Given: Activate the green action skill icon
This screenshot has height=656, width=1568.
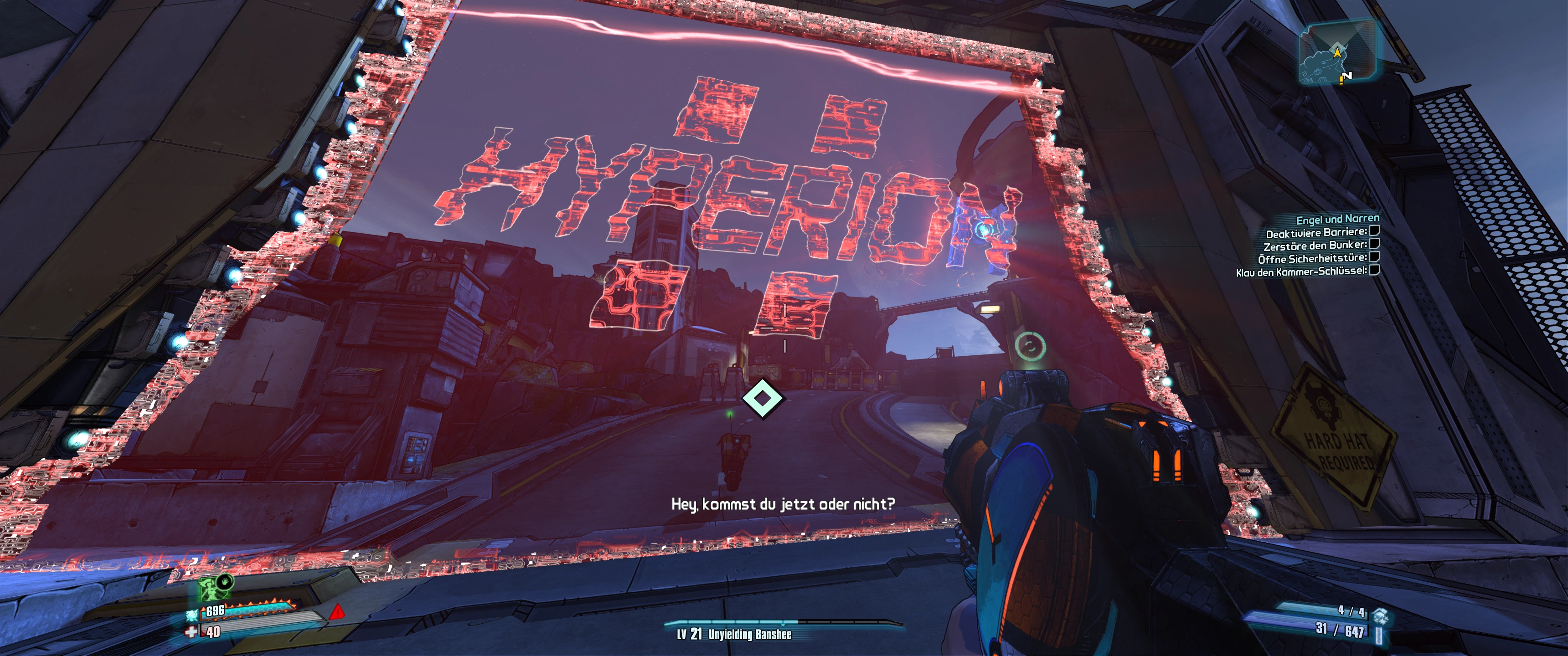Looking at the screenshot, I should coord(209,589).
